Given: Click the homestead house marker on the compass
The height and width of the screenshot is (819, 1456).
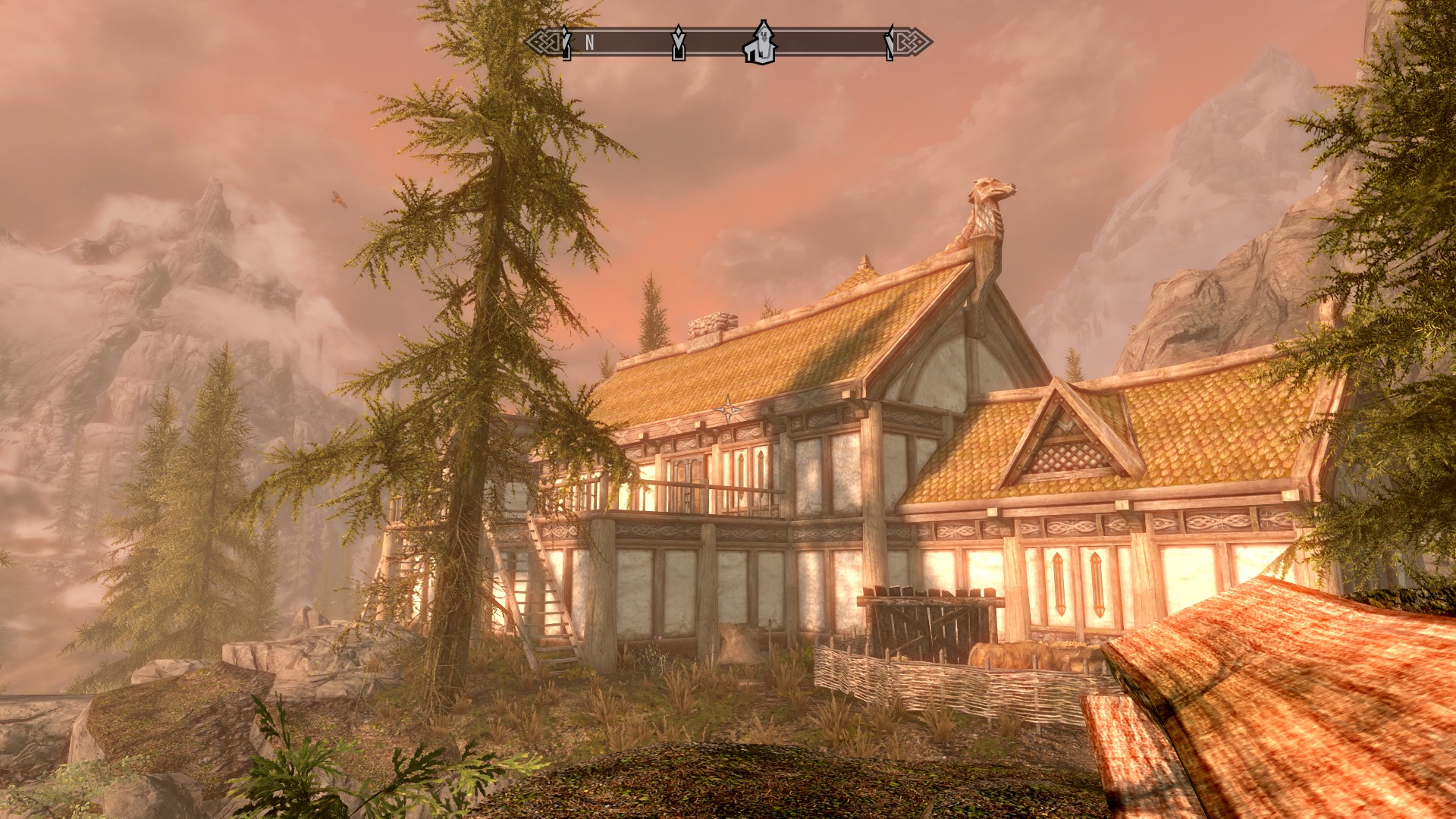Looking at the screenshot, I should coord(760,43).
